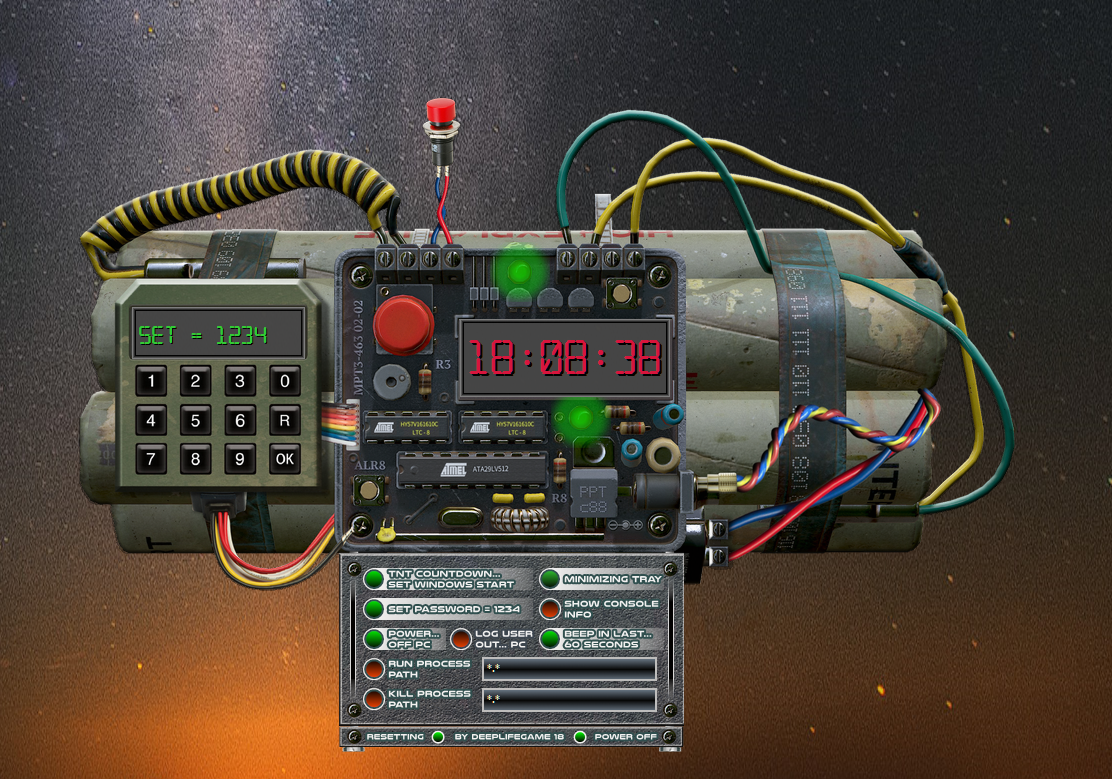Enter digit 1 on the keypad

pyautogui.click(x=152, y=381)
